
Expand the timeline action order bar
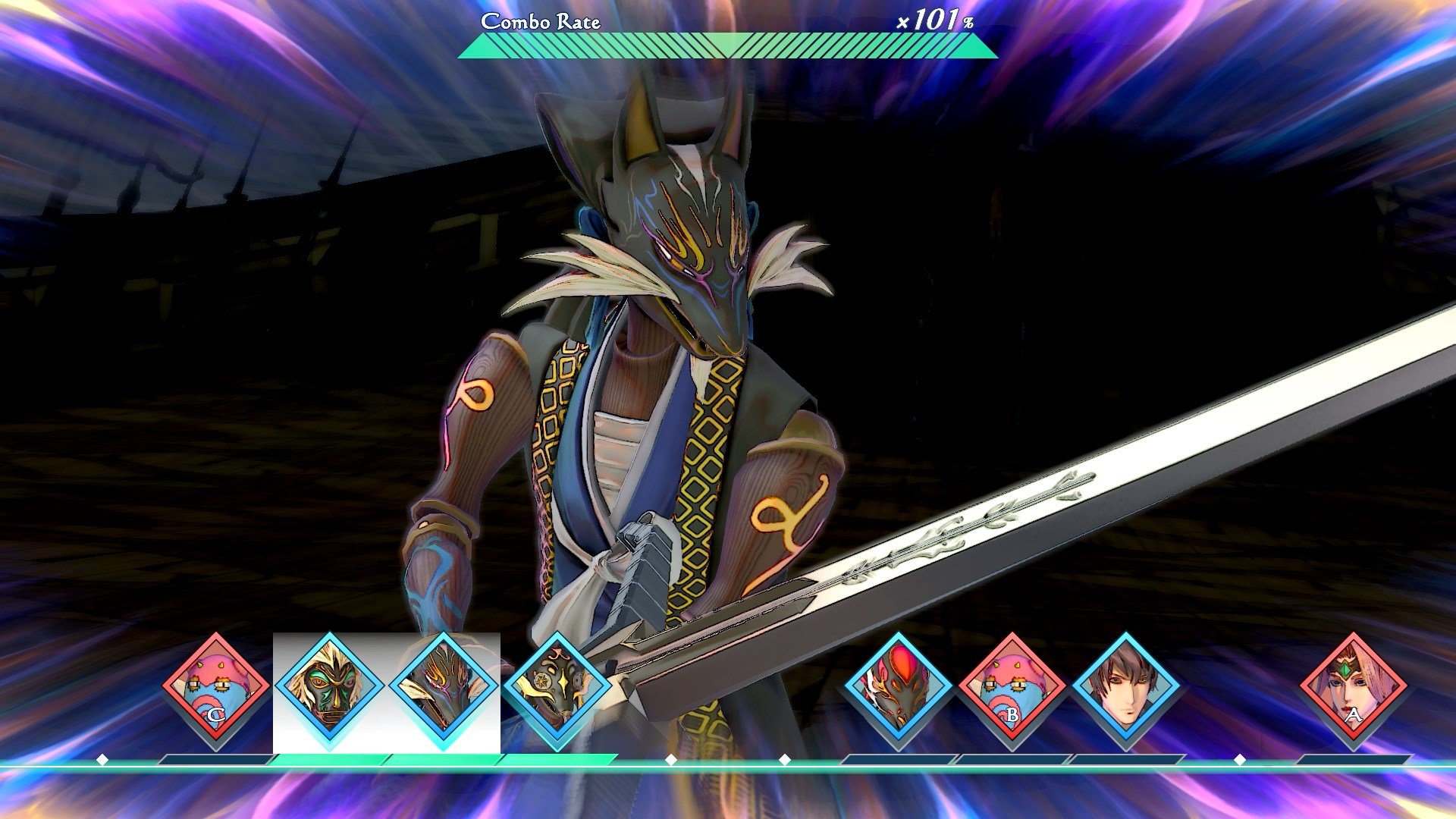[x=728, y=757]
